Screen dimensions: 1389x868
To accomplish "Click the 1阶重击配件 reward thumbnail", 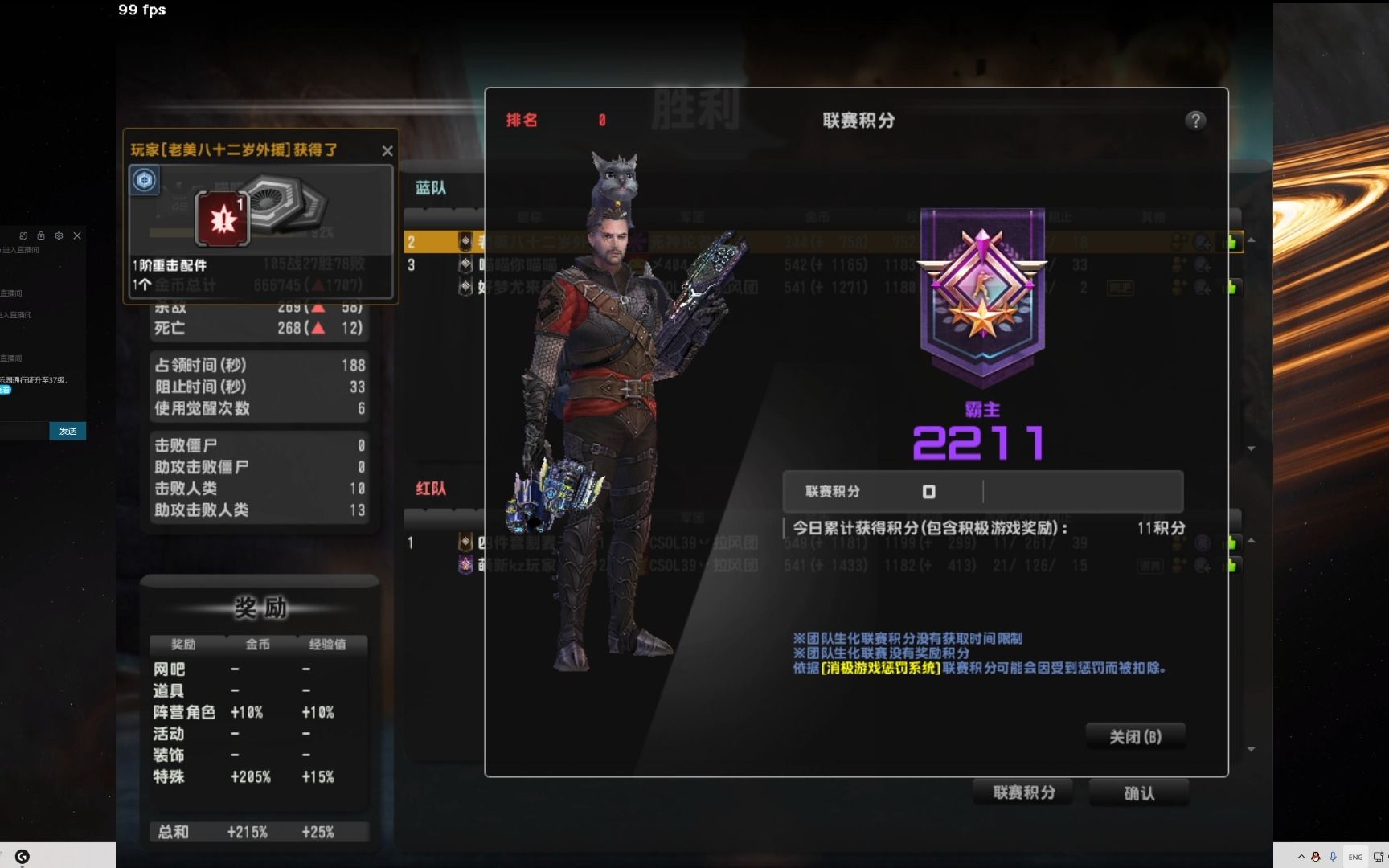I will 223,219.
